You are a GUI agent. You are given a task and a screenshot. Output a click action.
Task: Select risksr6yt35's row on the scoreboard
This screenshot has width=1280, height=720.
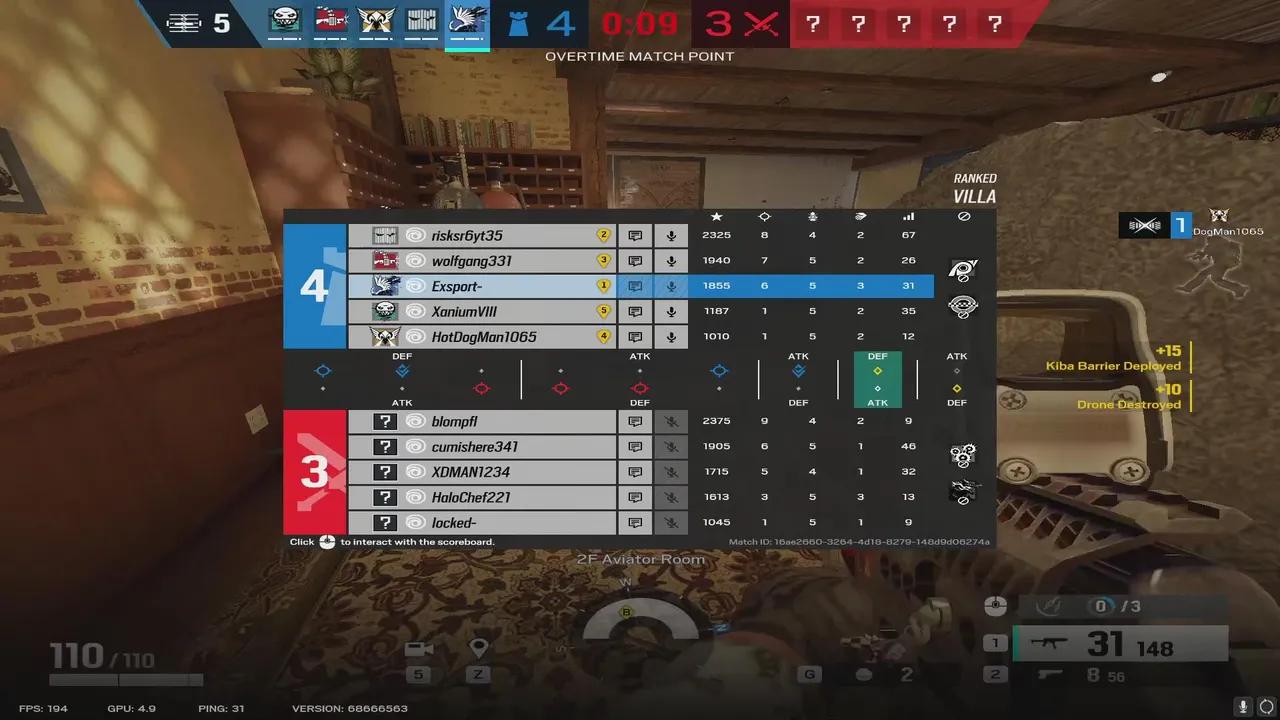tap(482, 236)
